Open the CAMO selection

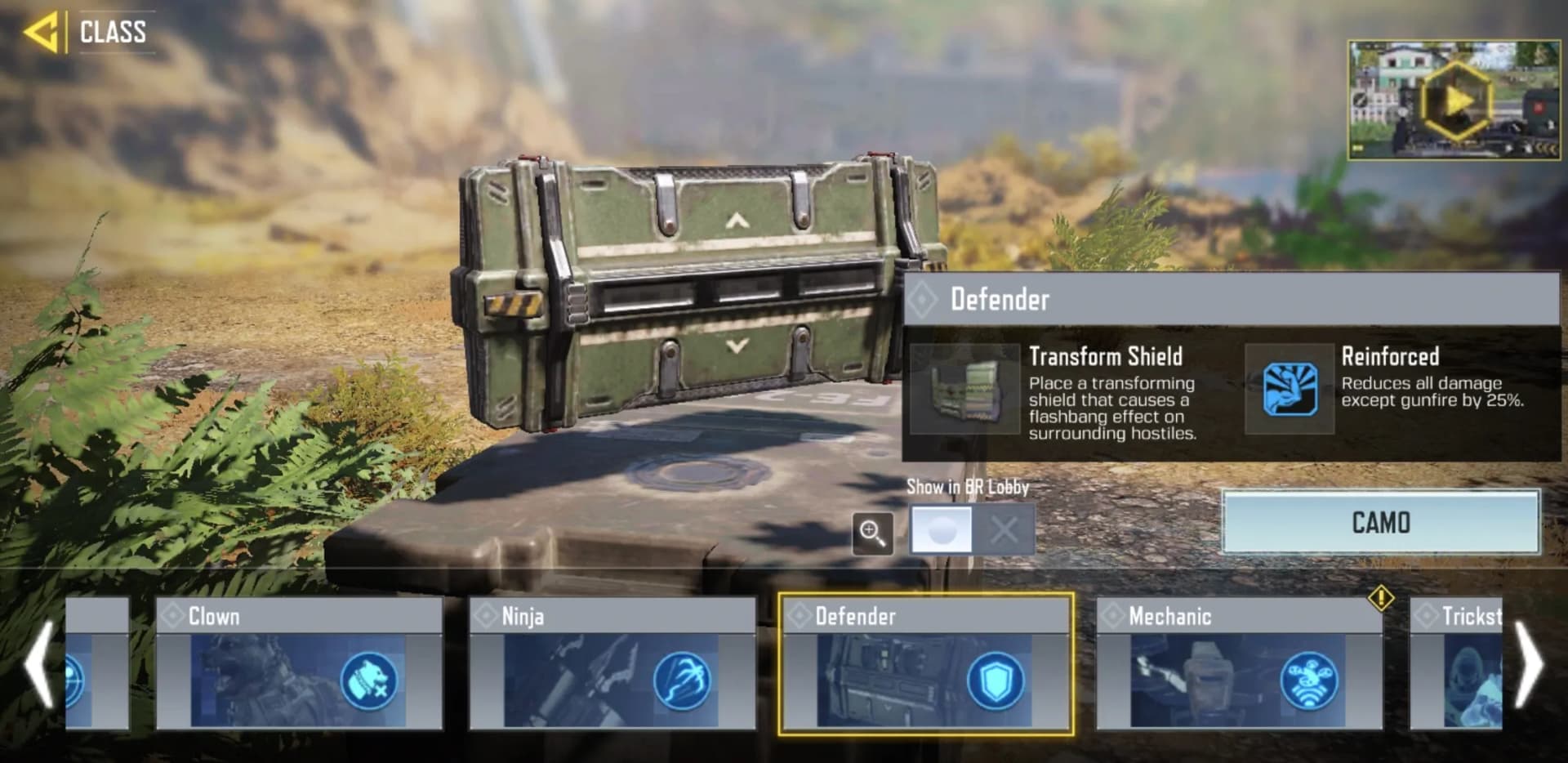[1380, 523]
